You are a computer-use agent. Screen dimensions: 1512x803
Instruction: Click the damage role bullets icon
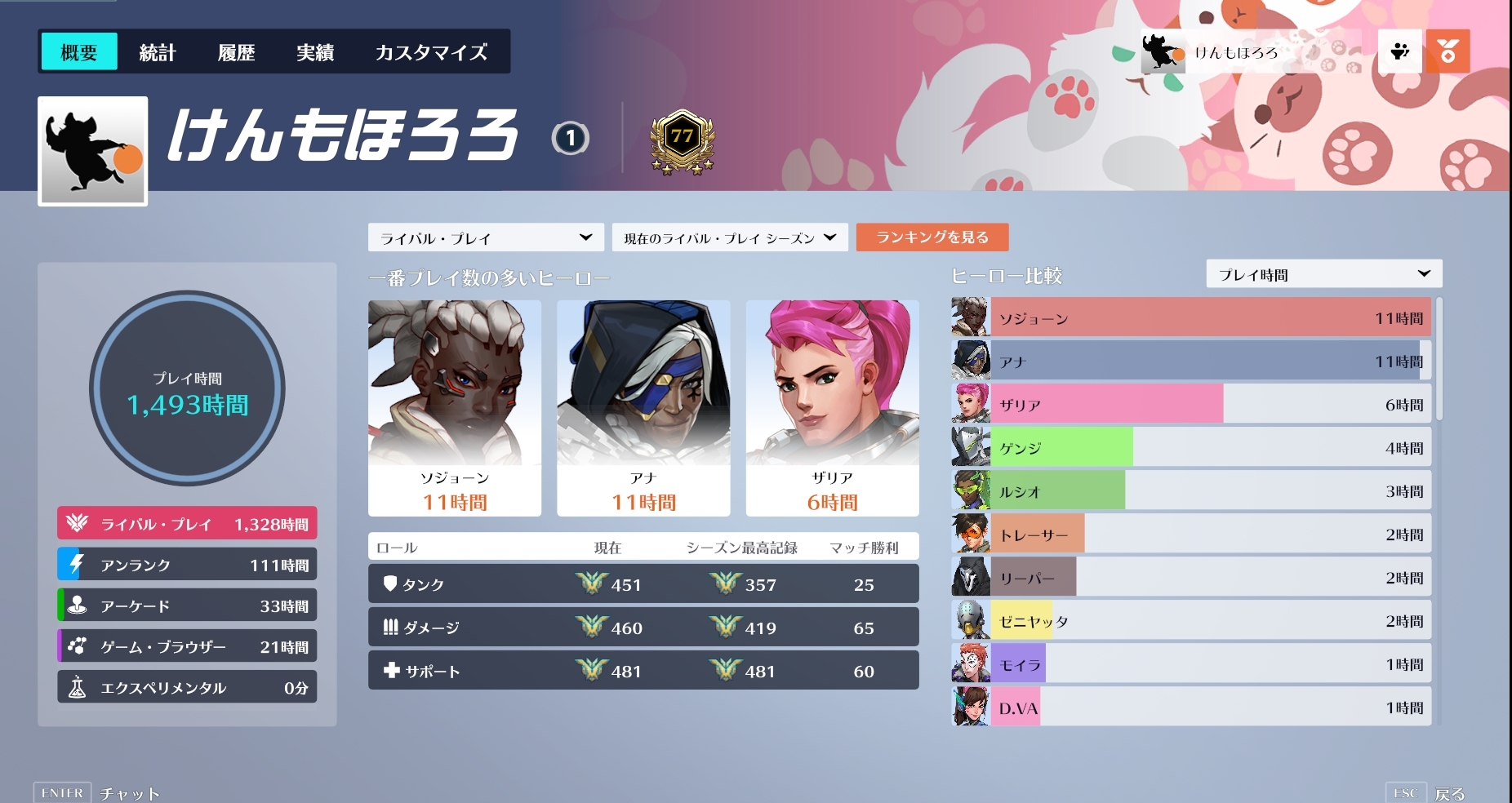click(x=391, y=627)
